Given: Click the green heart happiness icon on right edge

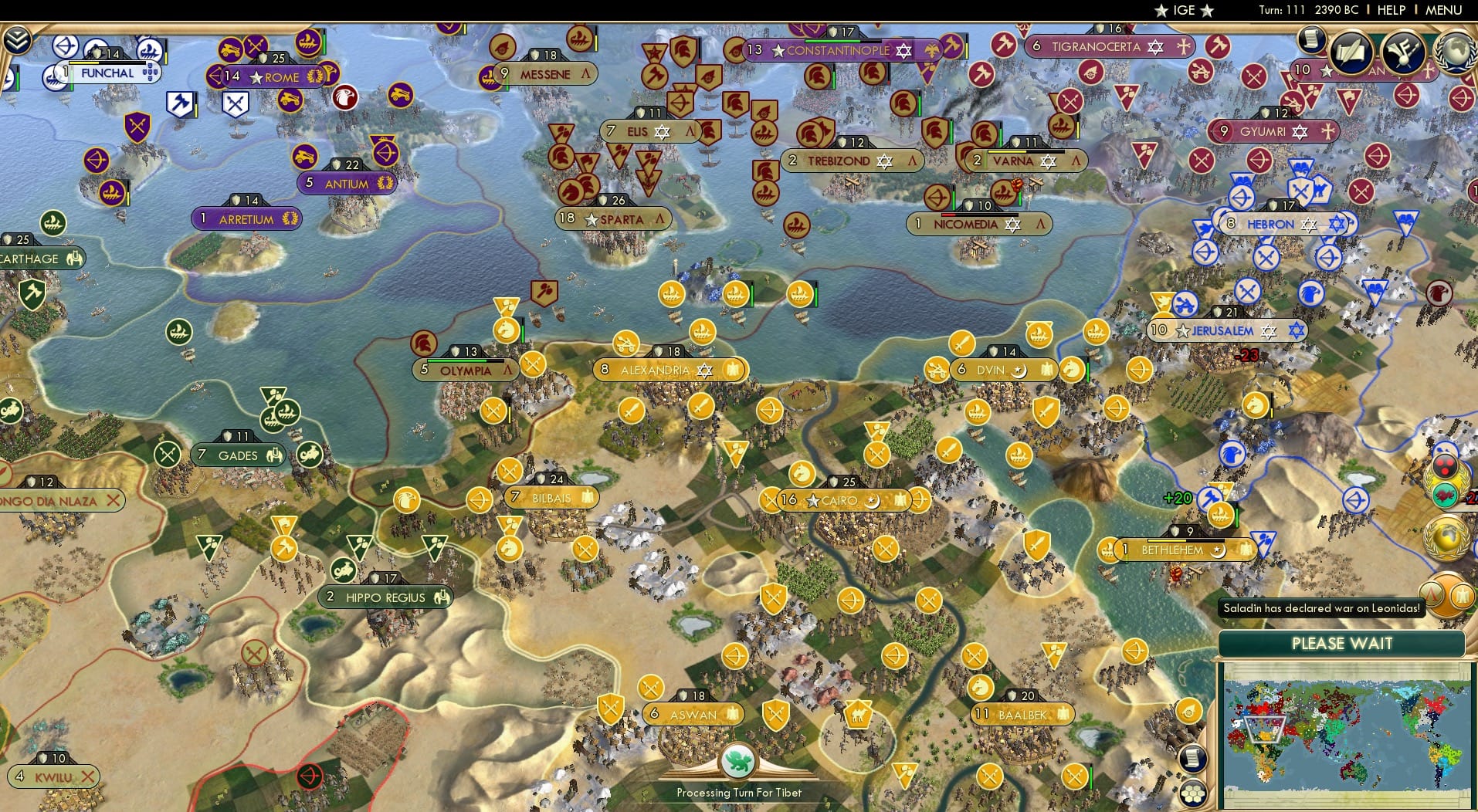Looking at the screenshot, I should 1445,495.
